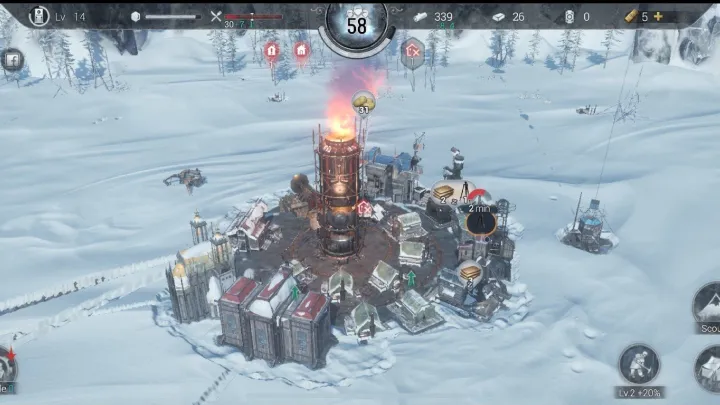Open the player profile avatar icon
The width and height of the screenshot is (720, 405).
click(38, 16)
